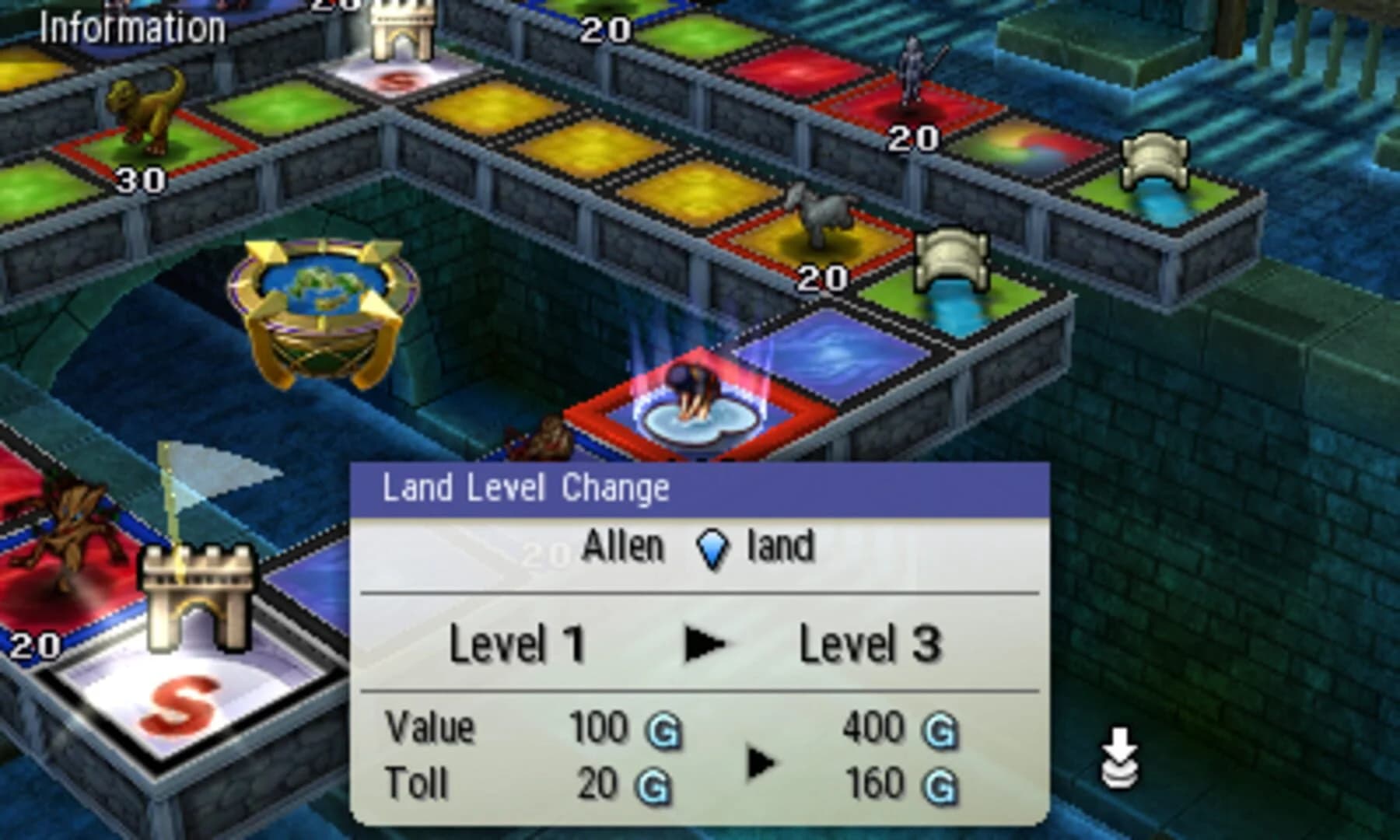The image size is (1400, 840).
Task: Click the Land Level Change title bar
Action: [529, 486]
